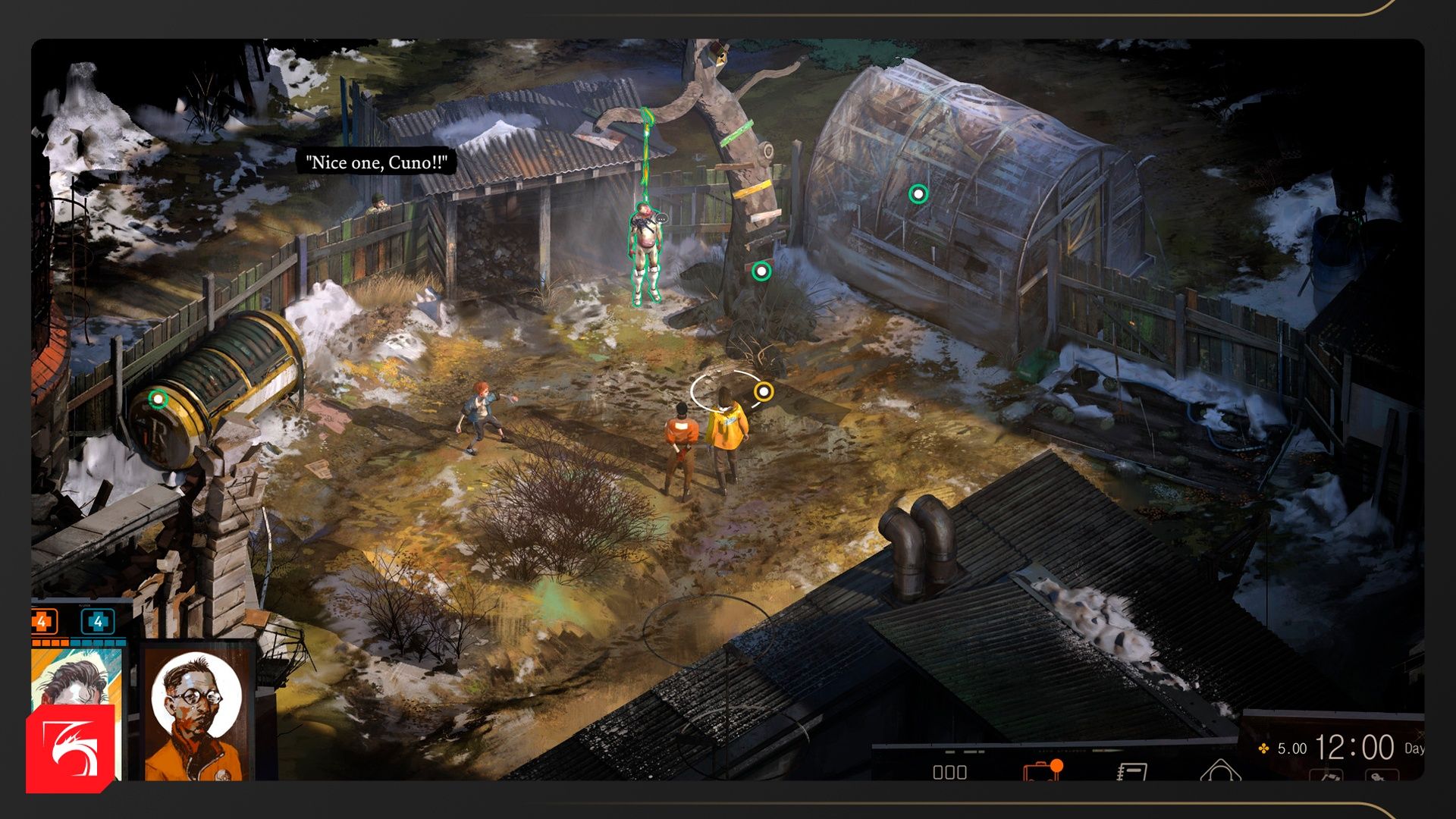The image size is (1456, 819).
Task: Click the red bird logo overlay
Action: pyautogui.click(x=70, y=748)
